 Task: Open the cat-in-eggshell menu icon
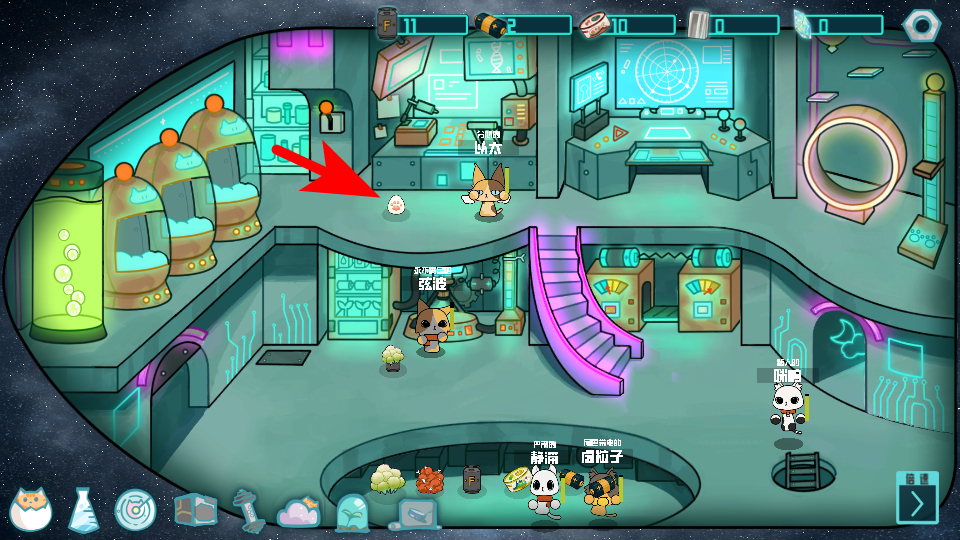click(31, 509)
